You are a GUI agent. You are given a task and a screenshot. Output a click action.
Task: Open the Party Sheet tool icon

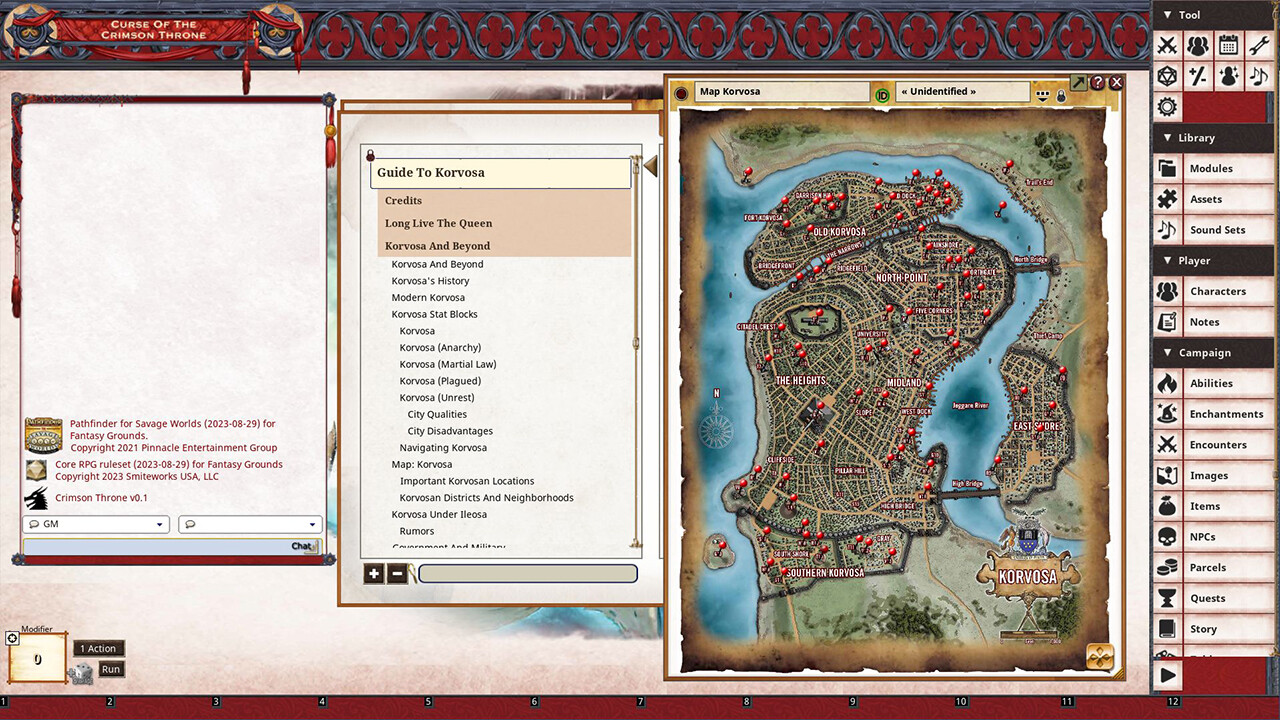1197,46
